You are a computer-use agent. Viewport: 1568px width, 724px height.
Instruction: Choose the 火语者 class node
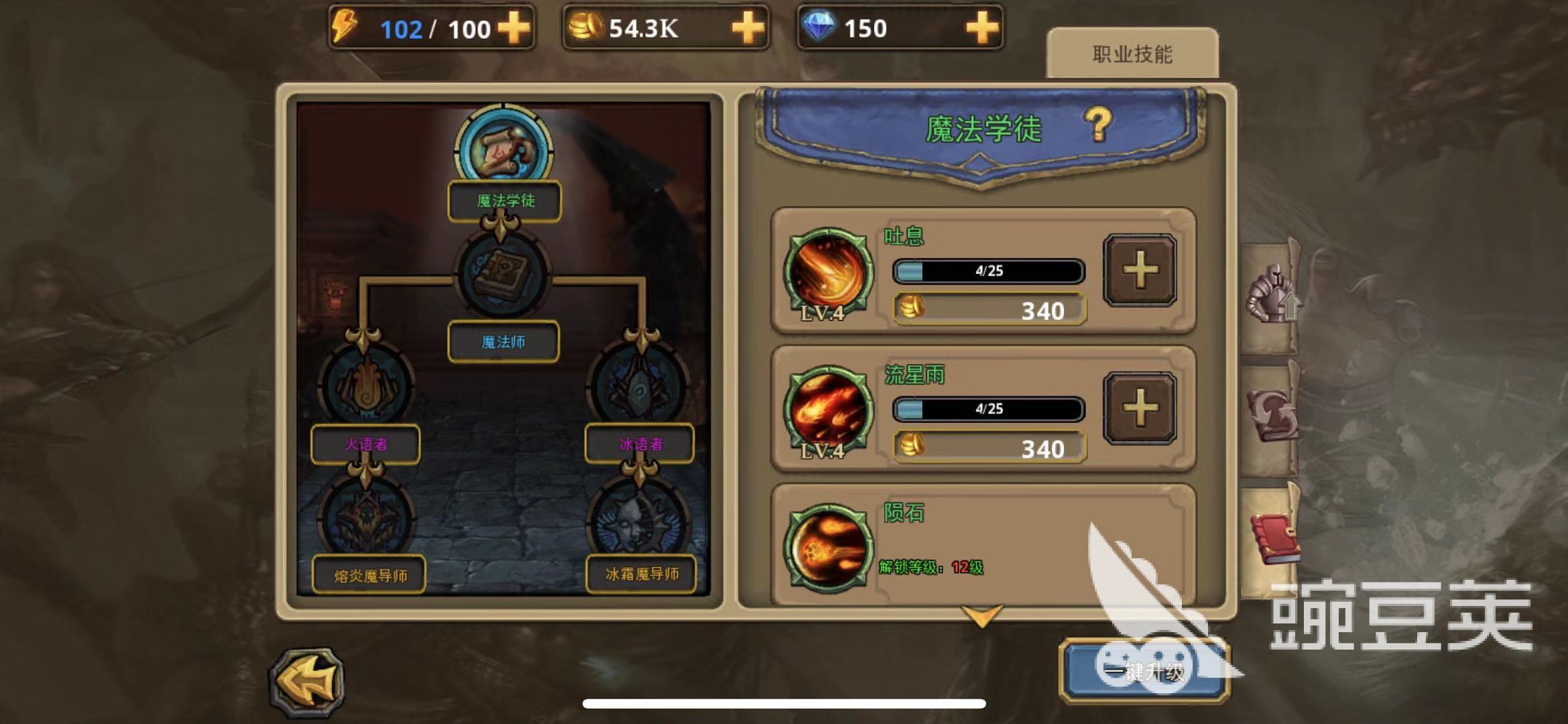tap(367, 385)
